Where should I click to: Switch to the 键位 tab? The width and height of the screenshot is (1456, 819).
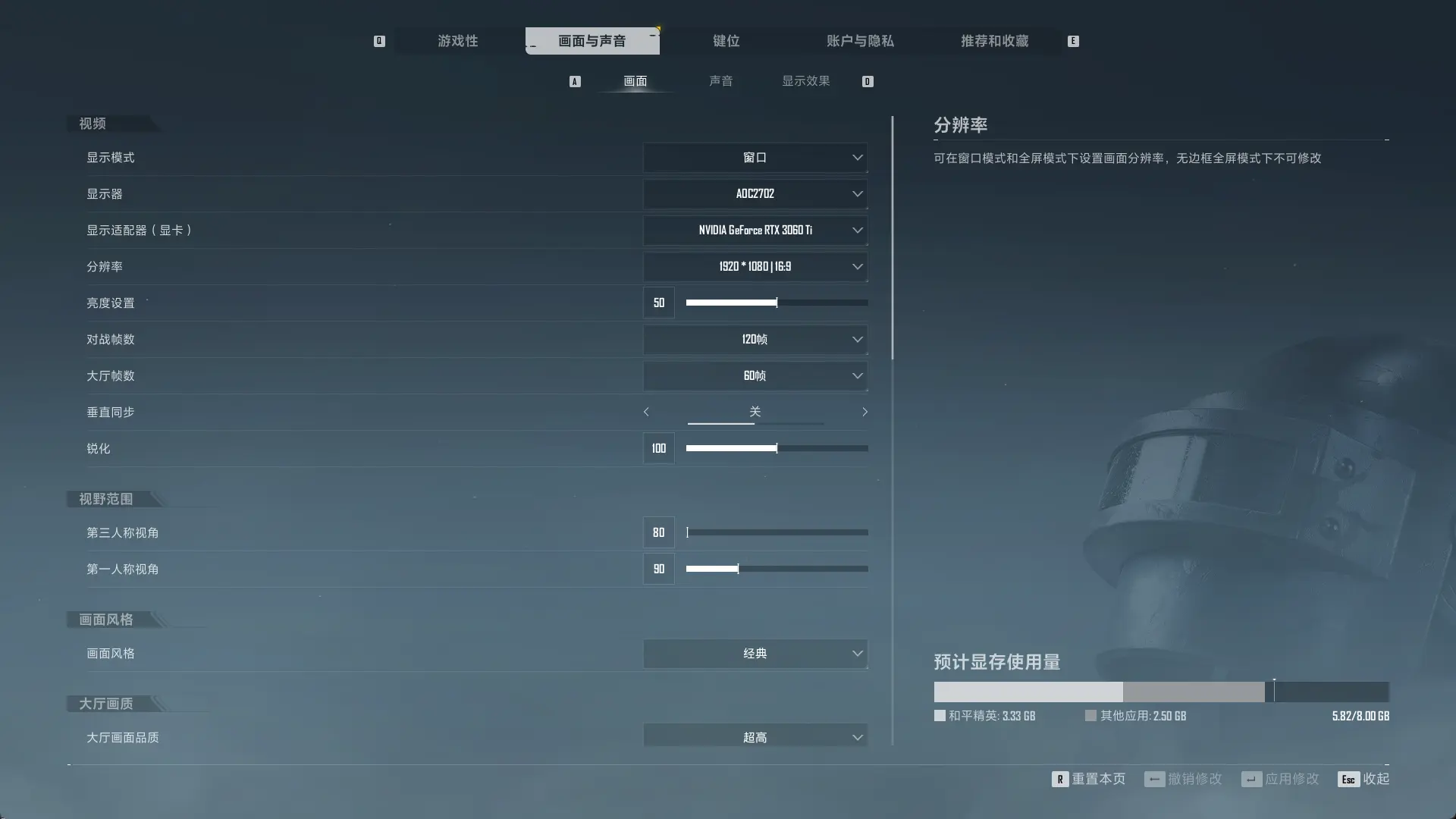pos(726,41)
